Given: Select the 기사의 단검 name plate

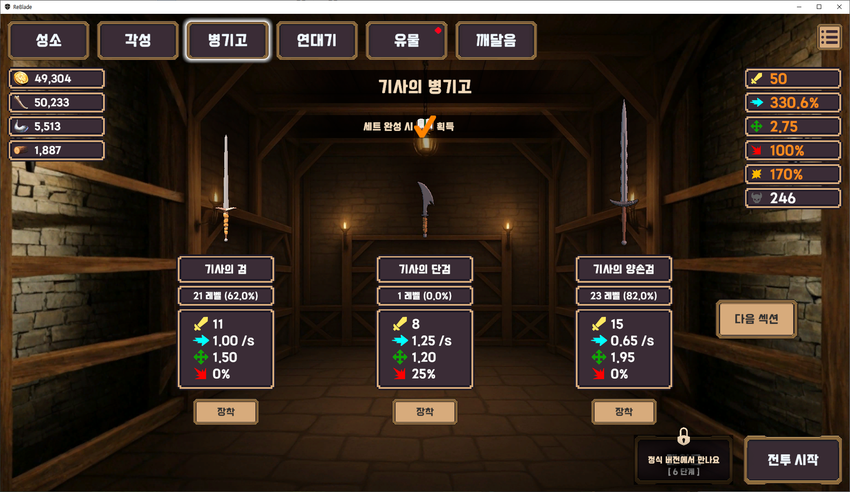Looking at the screenshot, I should click(425, 269).
